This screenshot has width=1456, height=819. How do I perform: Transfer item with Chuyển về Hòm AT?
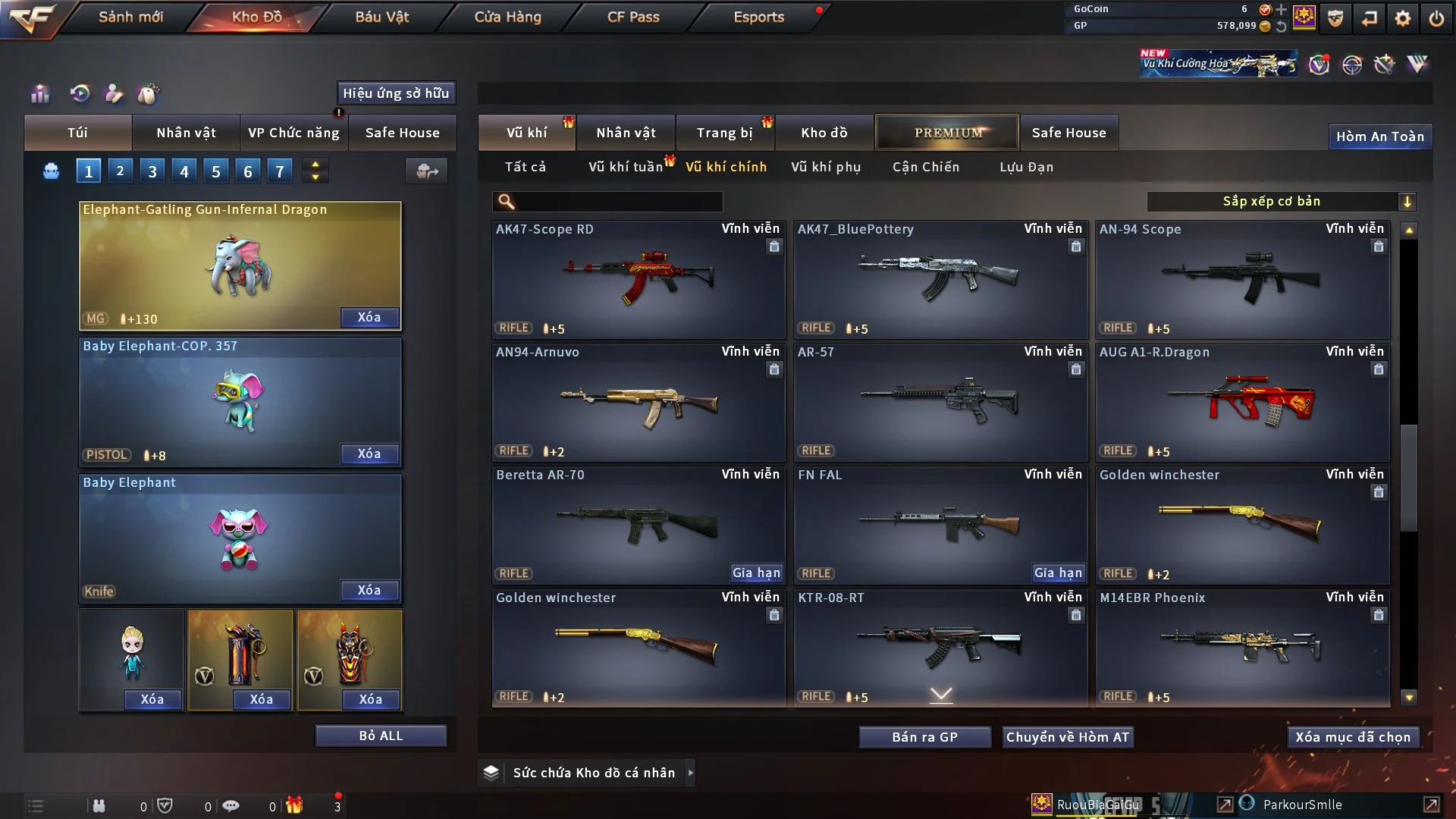[1067, 737]
